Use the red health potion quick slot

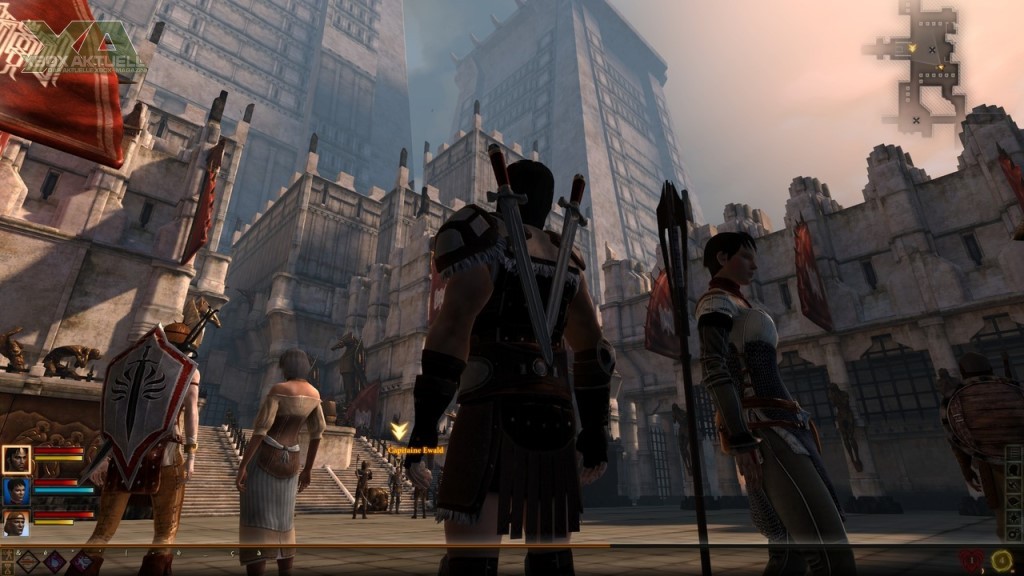[972, 561]
